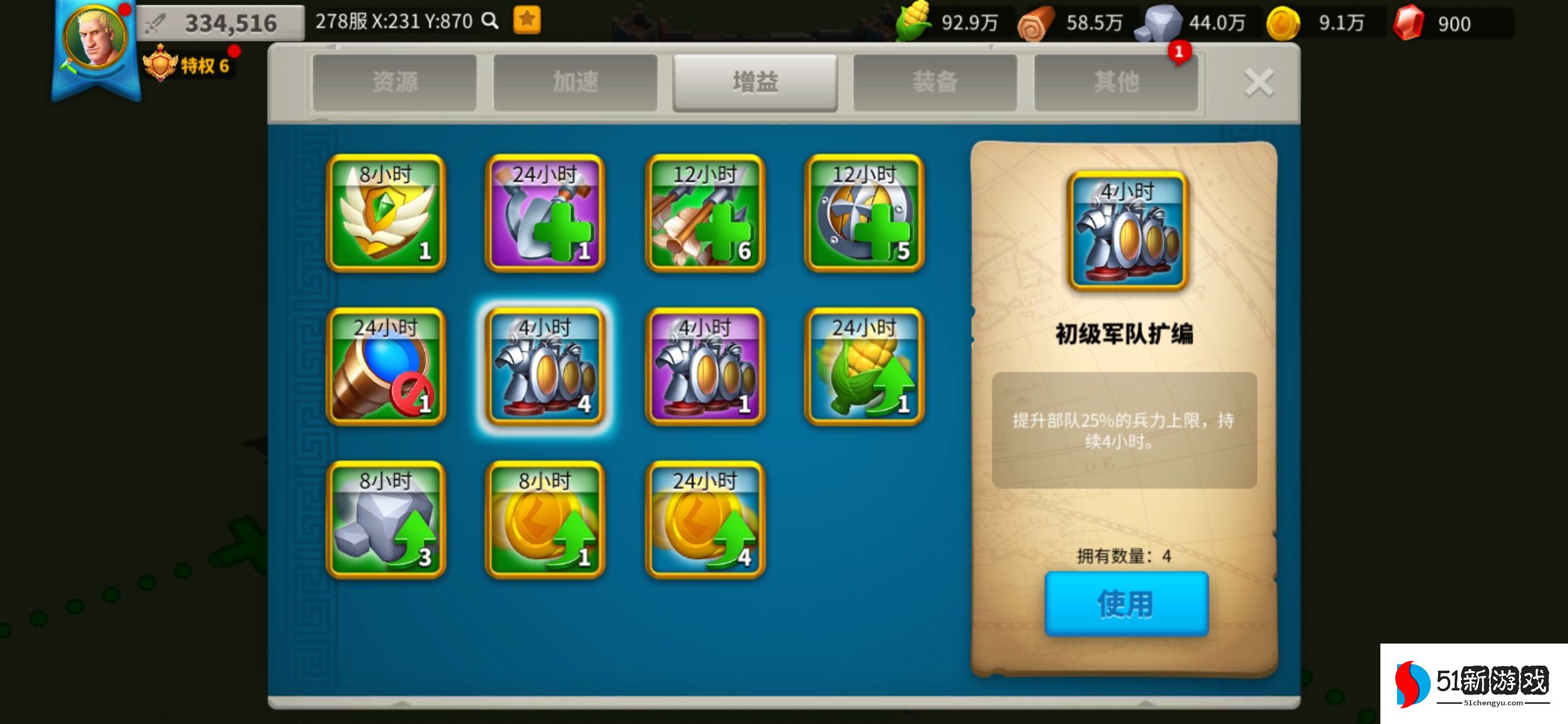The image size is (1568, 724).
Task: Switch to the 装备 tab
Action: (x=935, y=80)
